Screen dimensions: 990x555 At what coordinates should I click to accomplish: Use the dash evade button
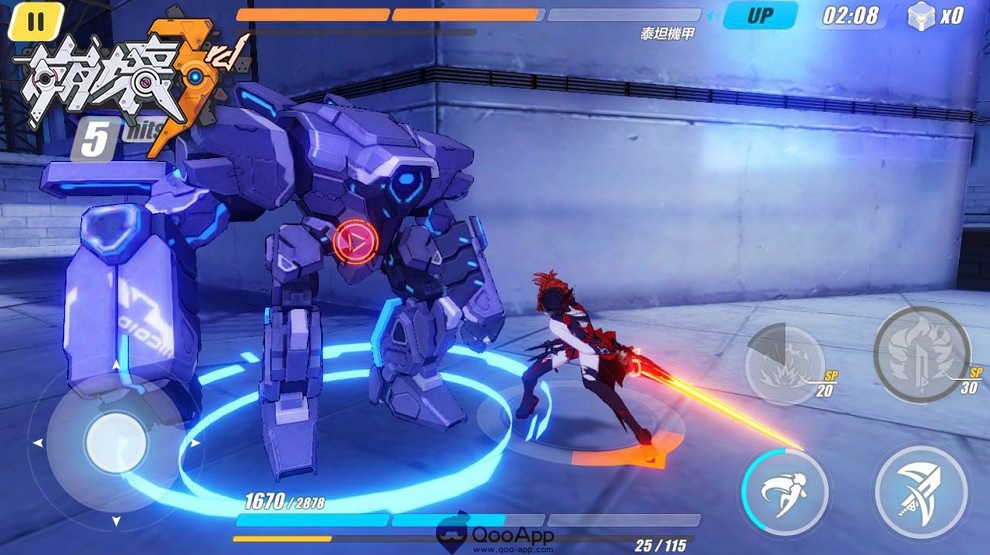(785, 490)
